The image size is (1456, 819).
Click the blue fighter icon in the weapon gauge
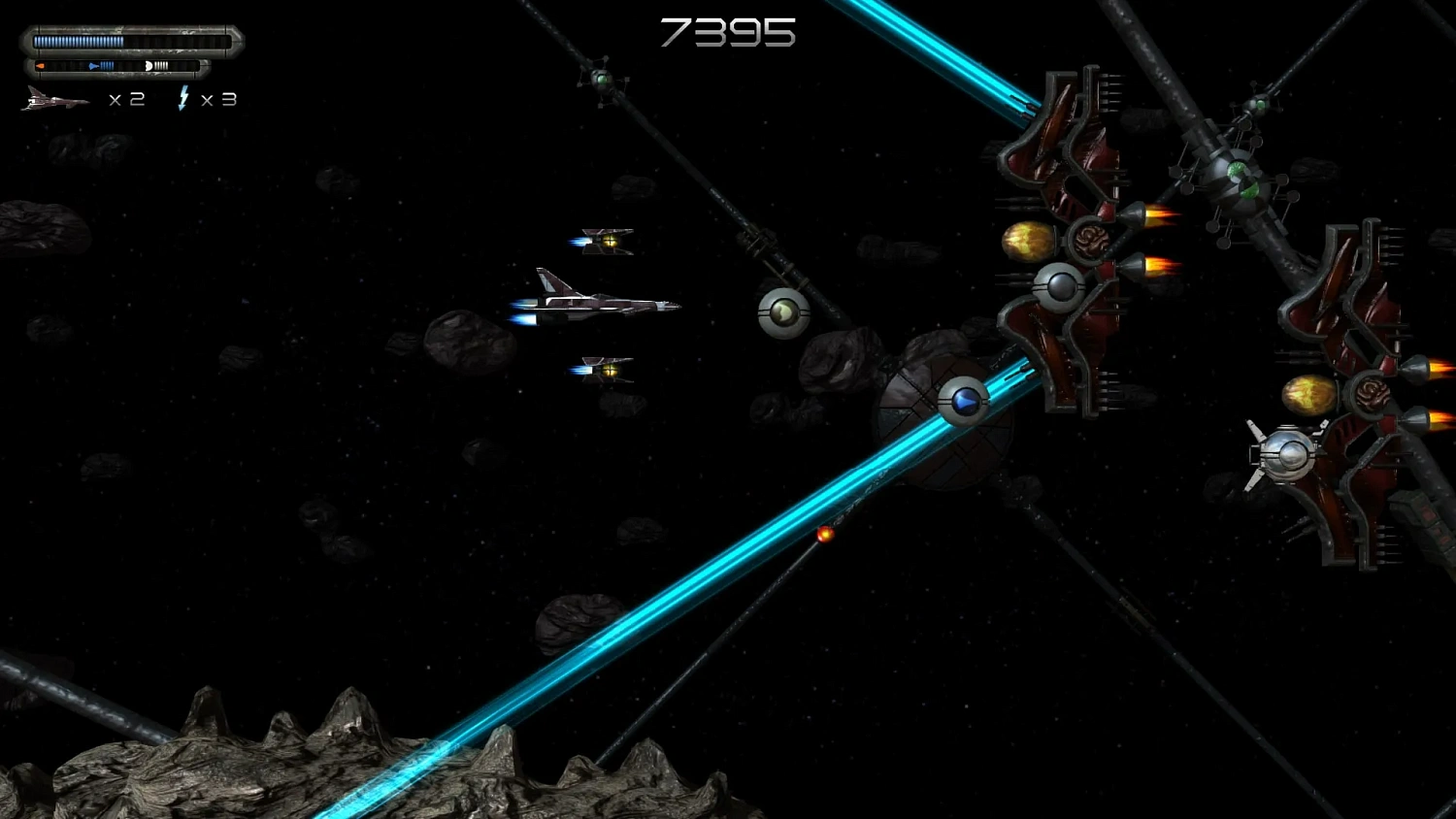coord(93,66)
